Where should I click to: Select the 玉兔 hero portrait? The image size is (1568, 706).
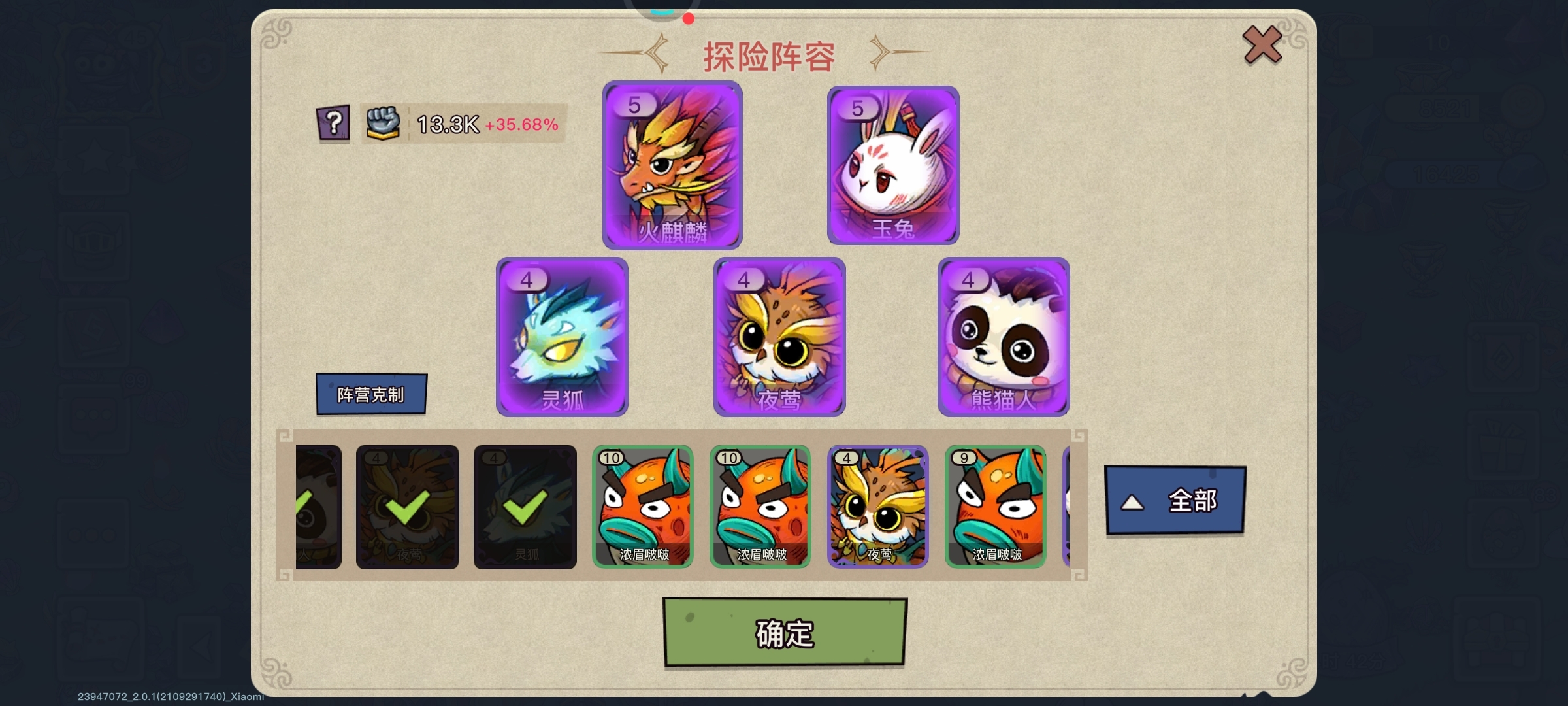tap(893, 167)
